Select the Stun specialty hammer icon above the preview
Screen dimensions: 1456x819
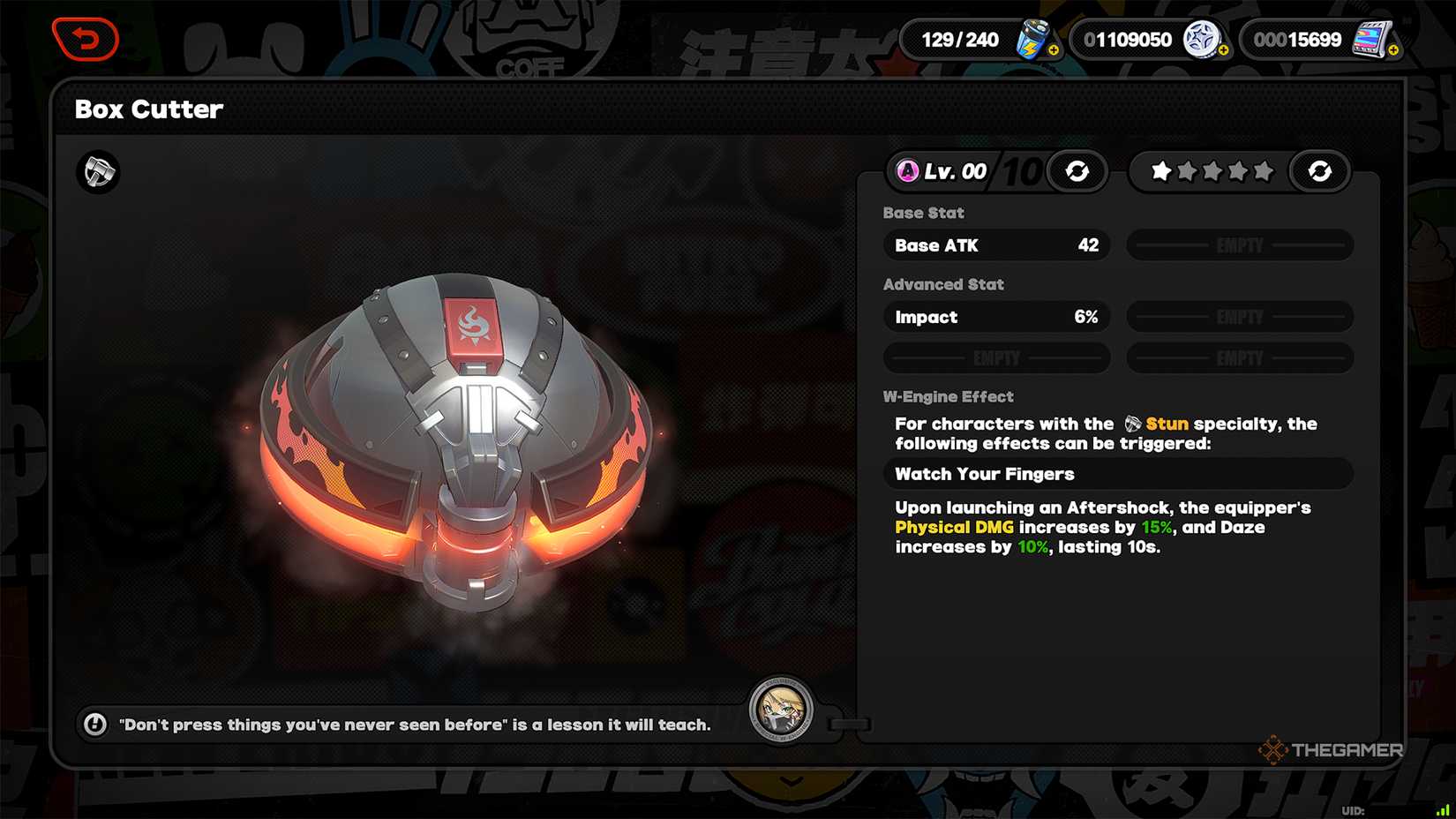coord(97,173)
